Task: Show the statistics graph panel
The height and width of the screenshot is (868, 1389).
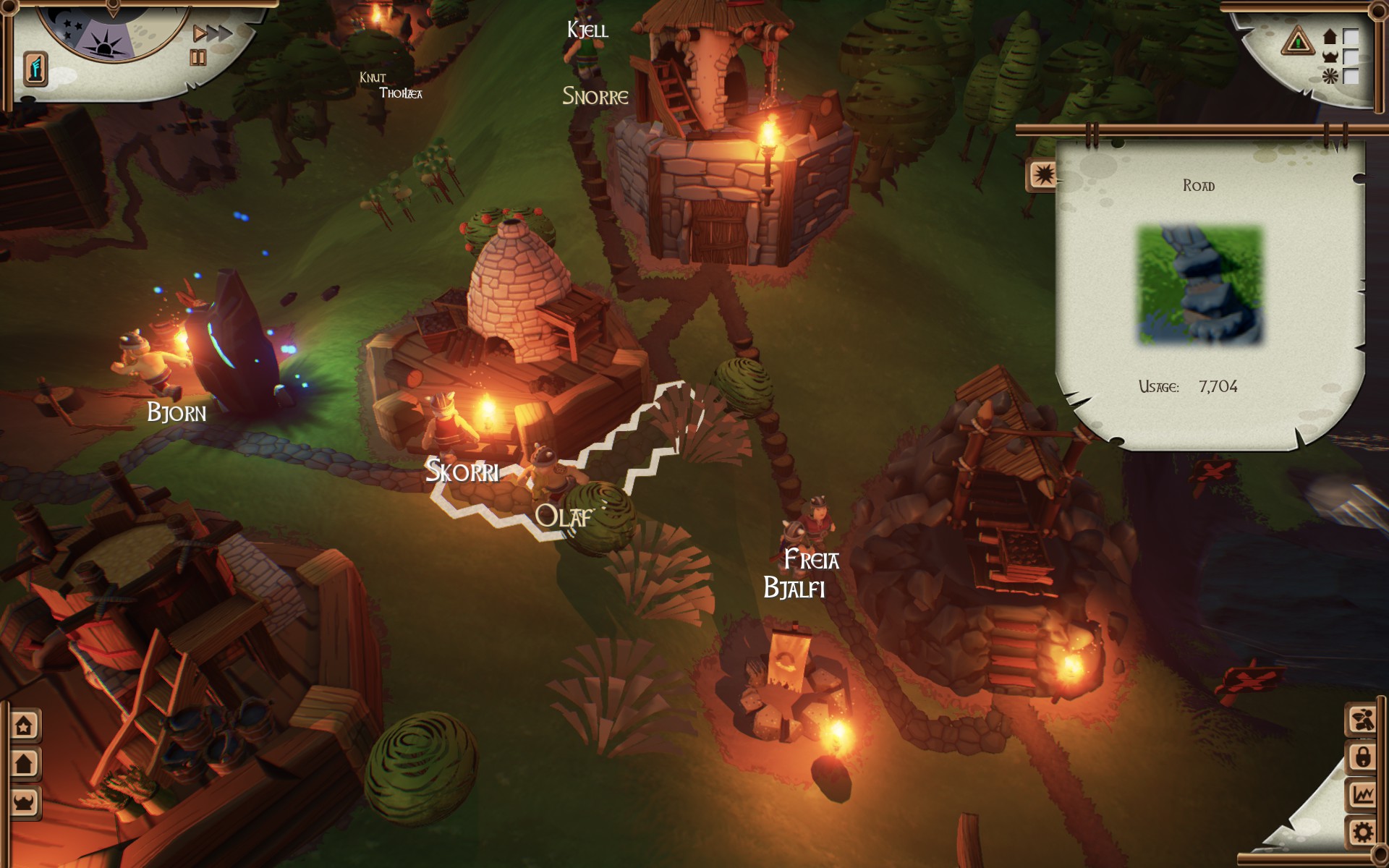Action: click(1362, 795)
